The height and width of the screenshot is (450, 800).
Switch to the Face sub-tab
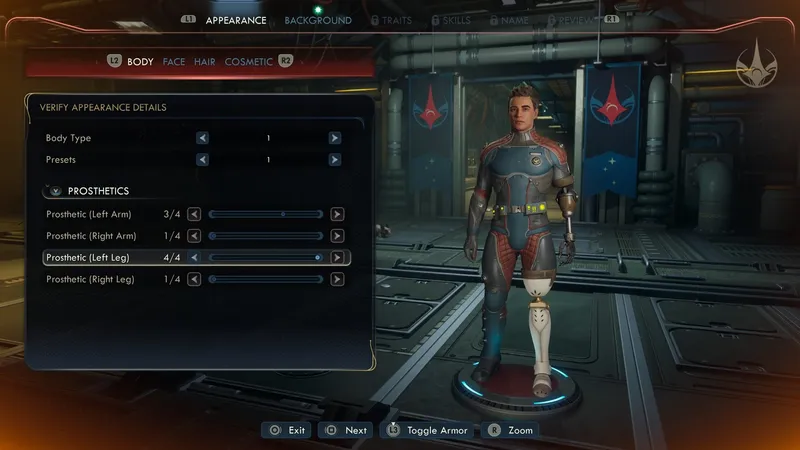[x=174, y=62]
